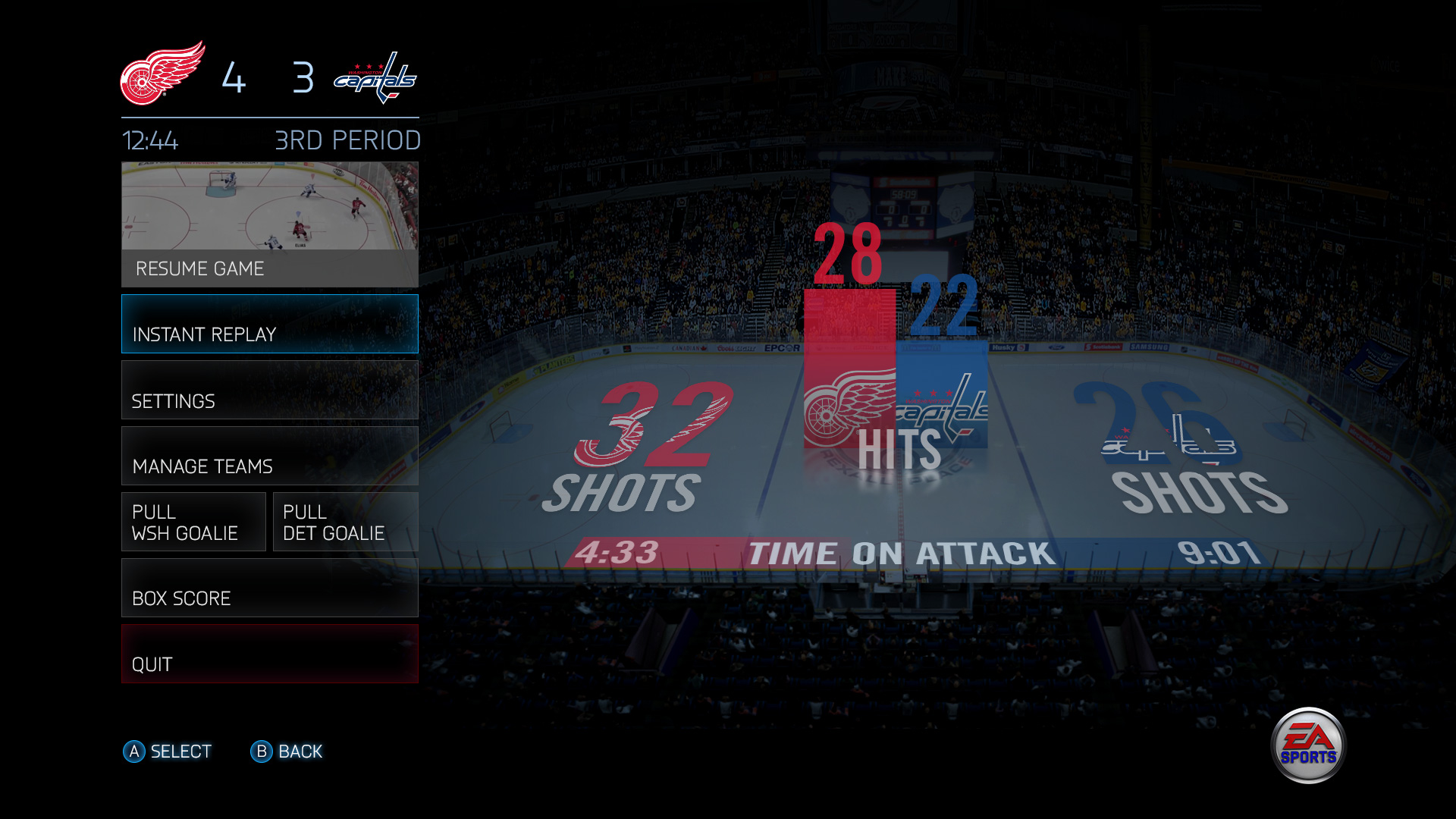This screenshot has height=819, width=1456.
Task: Quit the current game
Action: 269,654
